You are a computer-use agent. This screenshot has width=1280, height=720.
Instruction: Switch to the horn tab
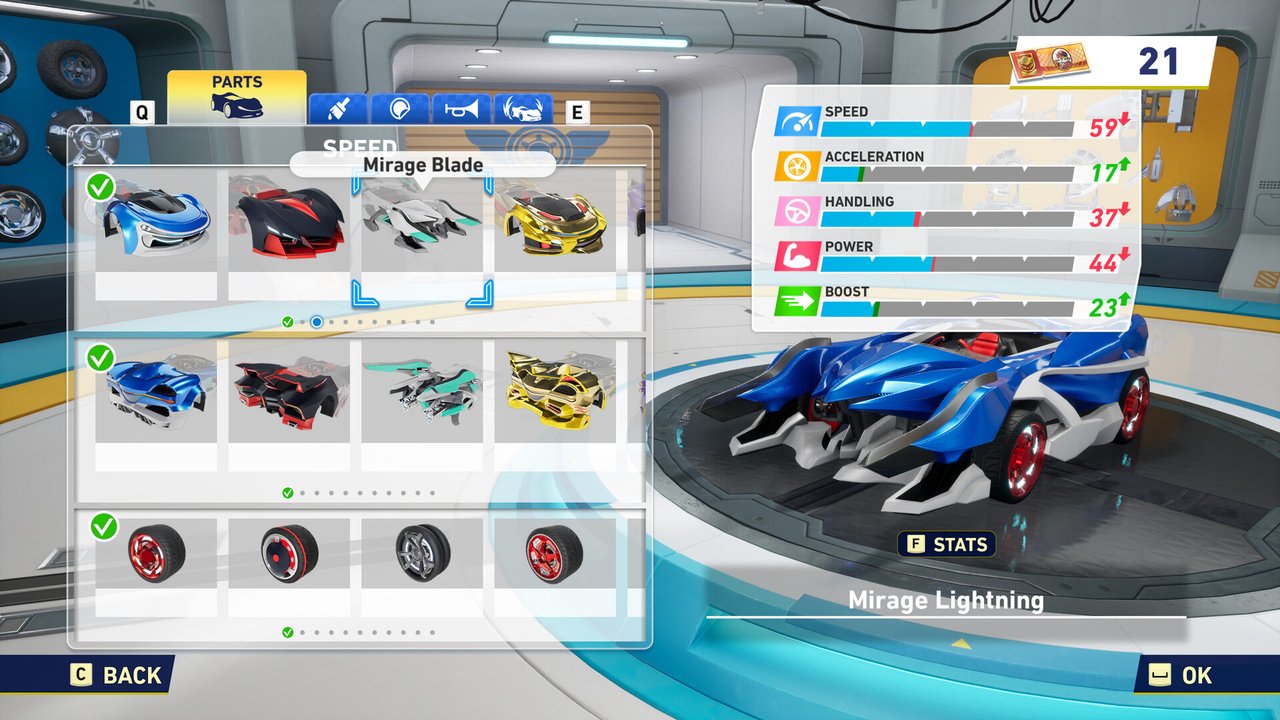pyautogui.click(x=461, y=108)
